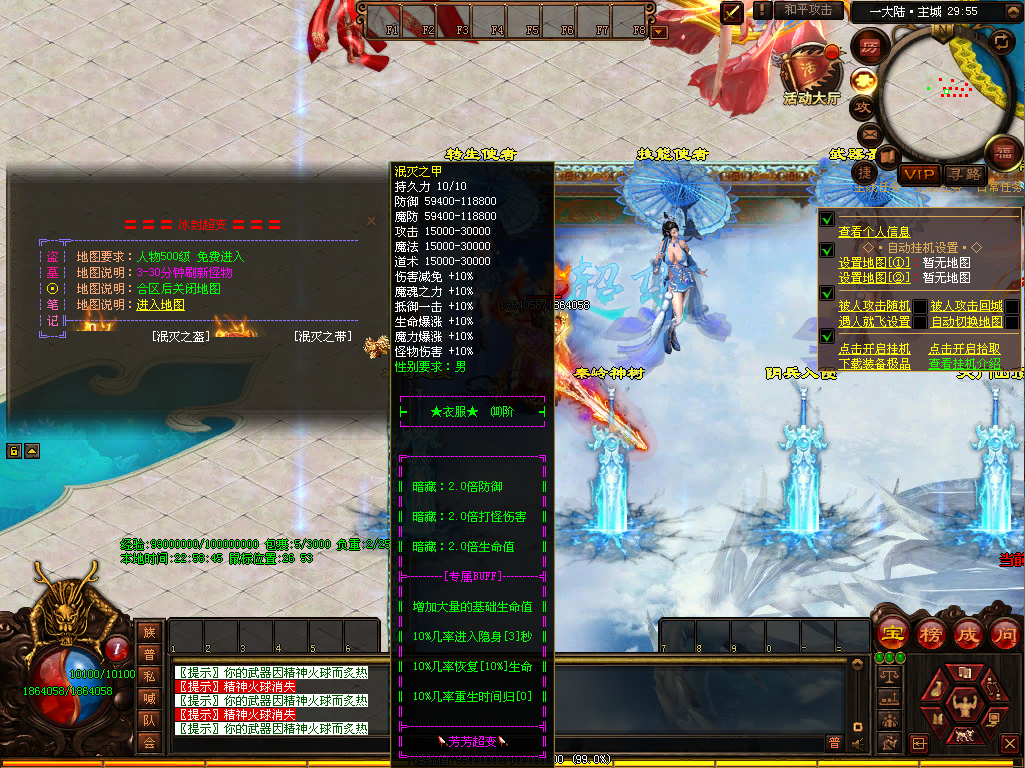Tick the 被人攻击随机 checkbox
1025x768 pixels.
919,307
